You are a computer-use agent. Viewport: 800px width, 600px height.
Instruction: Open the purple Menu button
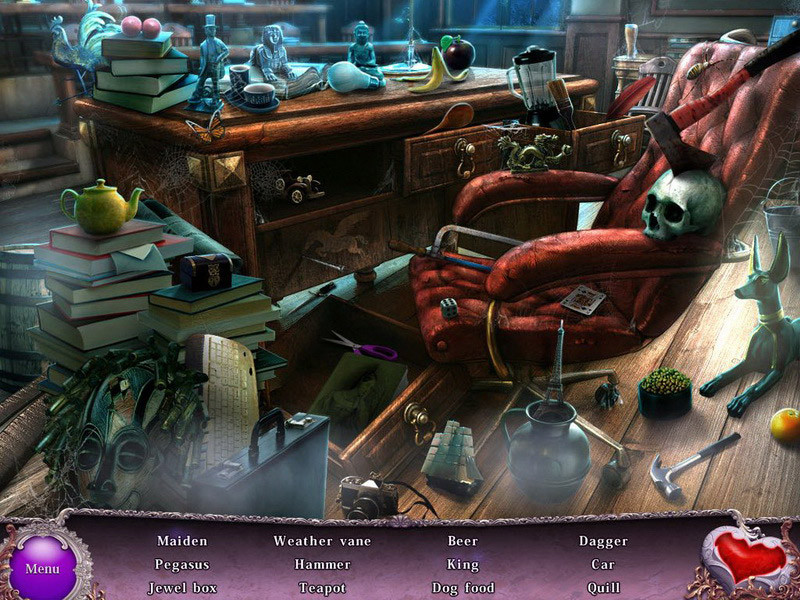coord(42,568)
